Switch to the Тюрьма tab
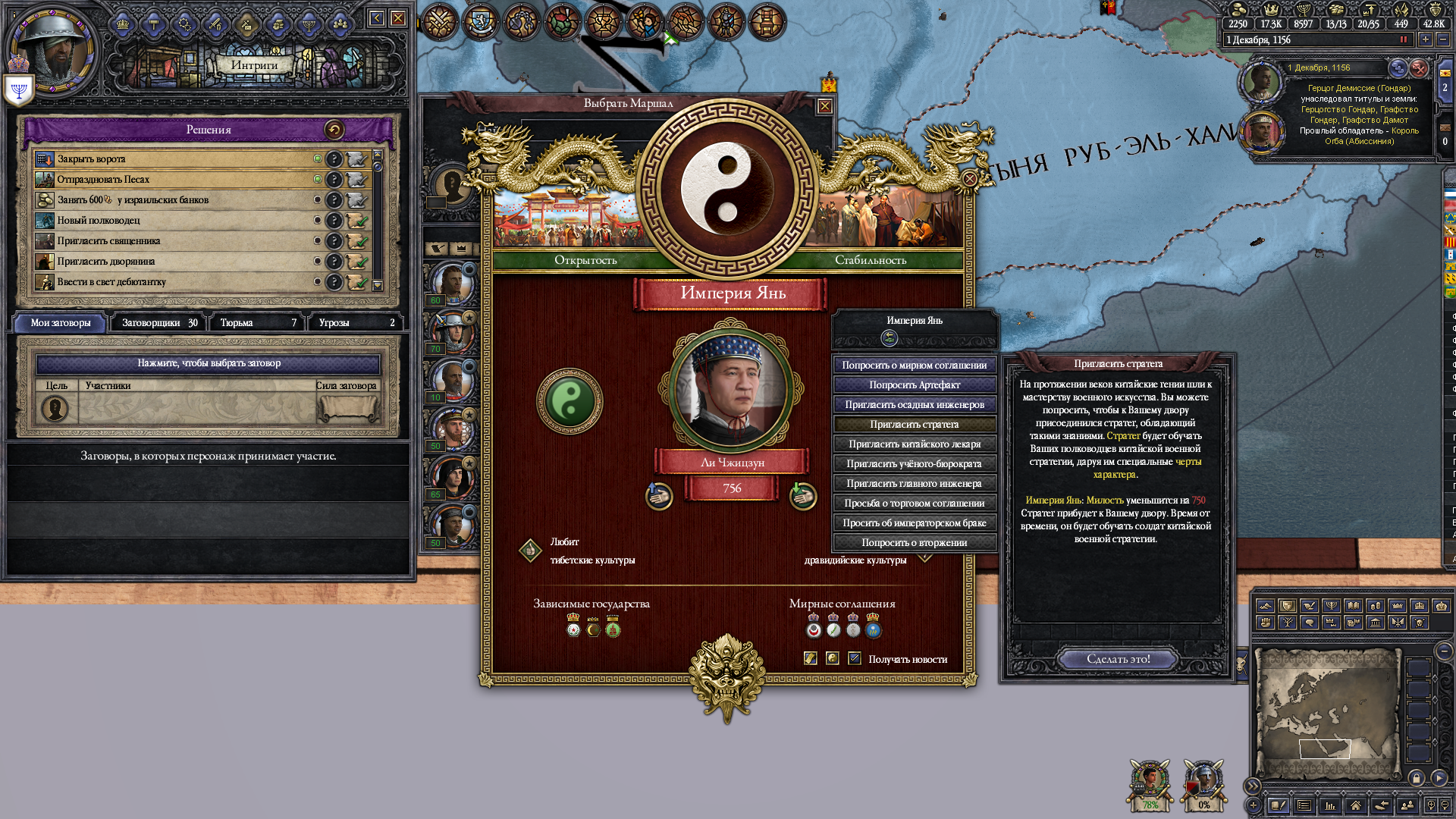This screenshot has height=819, width=1456. click(x=257, y=322)
